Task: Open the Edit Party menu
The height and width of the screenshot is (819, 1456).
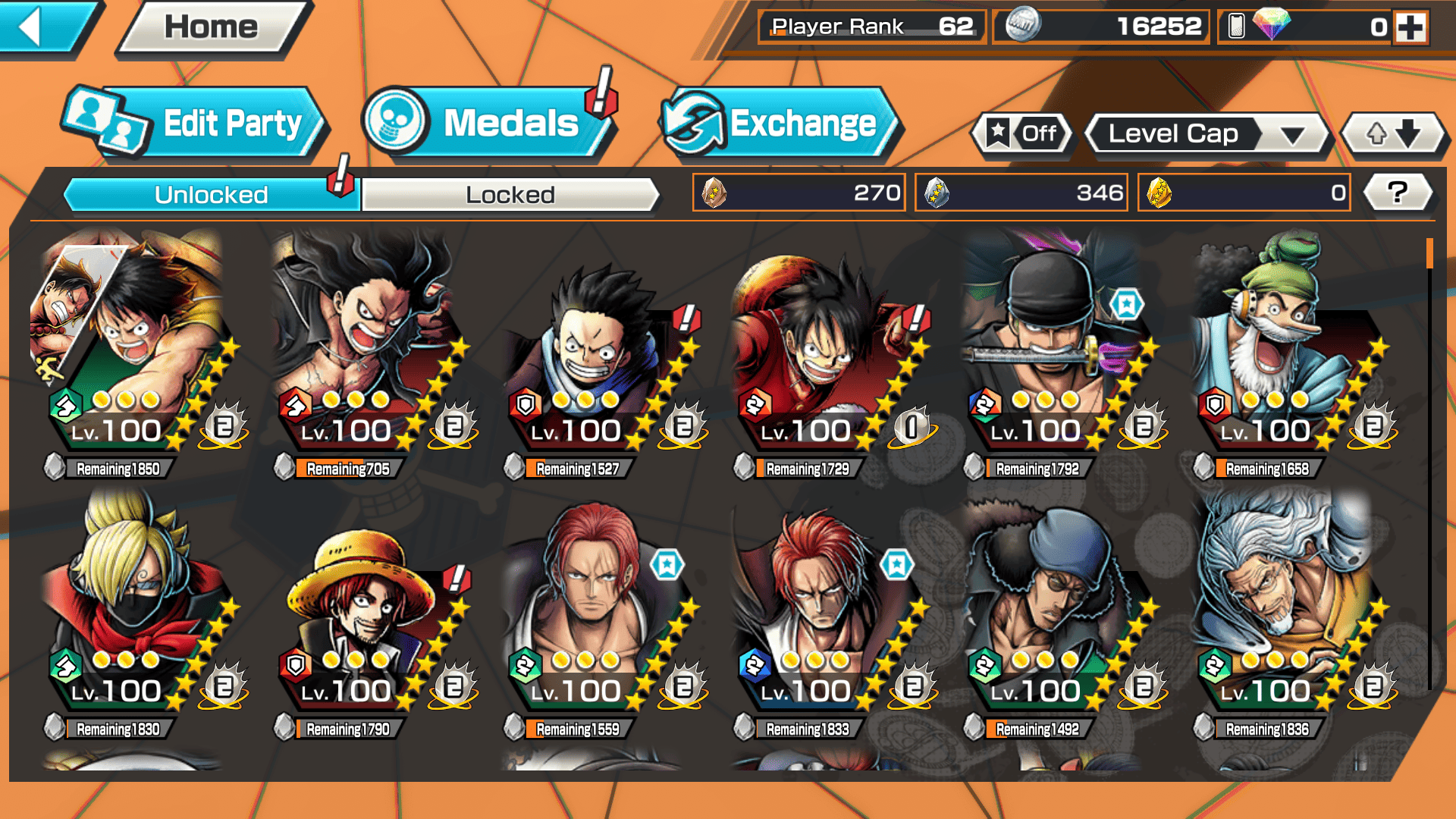Action: tap(197, 123)
